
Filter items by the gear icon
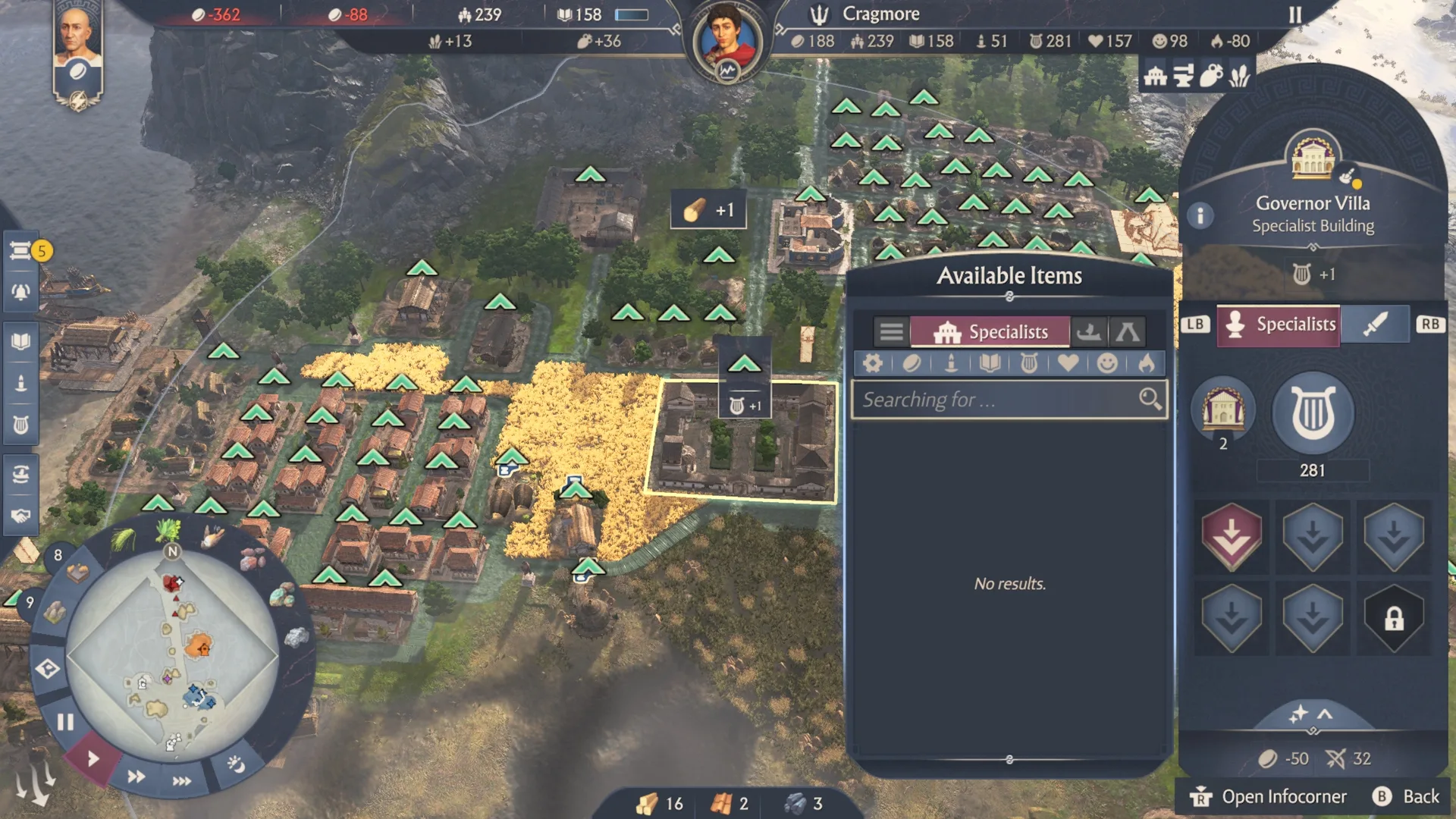point(872,364)
